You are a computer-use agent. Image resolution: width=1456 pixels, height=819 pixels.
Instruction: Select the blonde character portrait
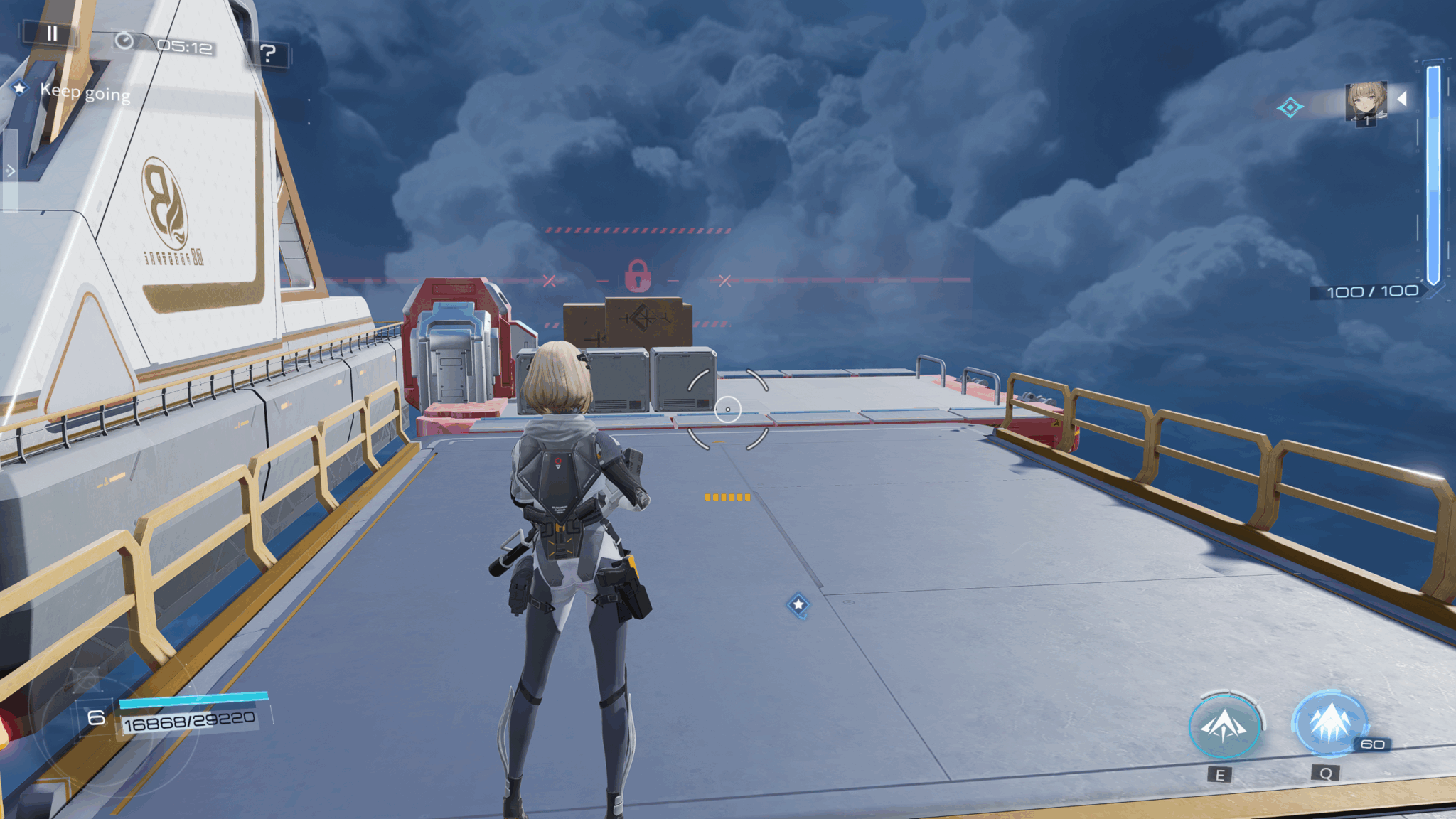(1366, 102)
